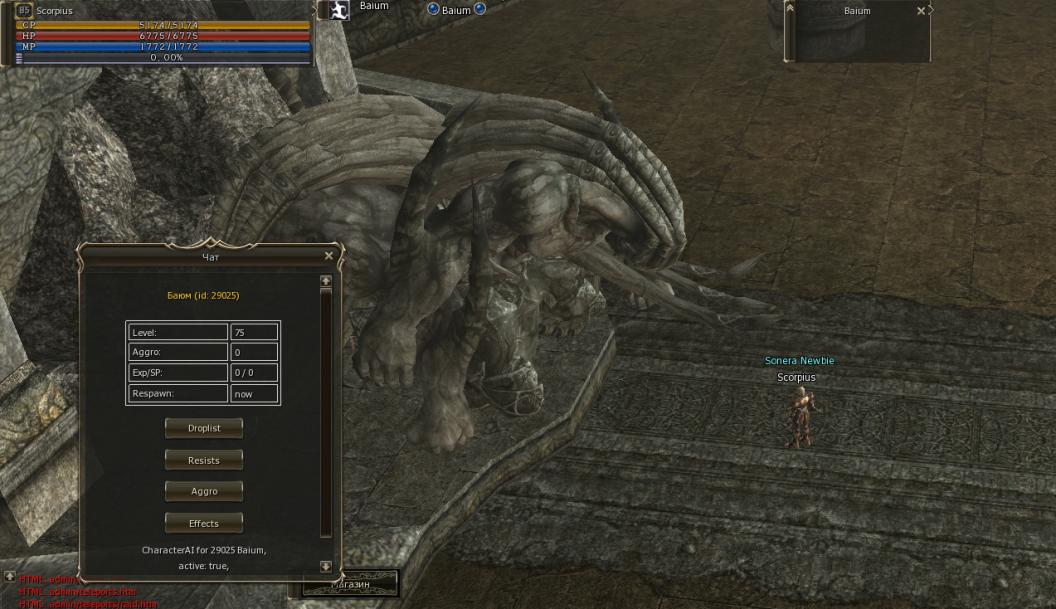Show the Resists info for Baium

(204, 460)
